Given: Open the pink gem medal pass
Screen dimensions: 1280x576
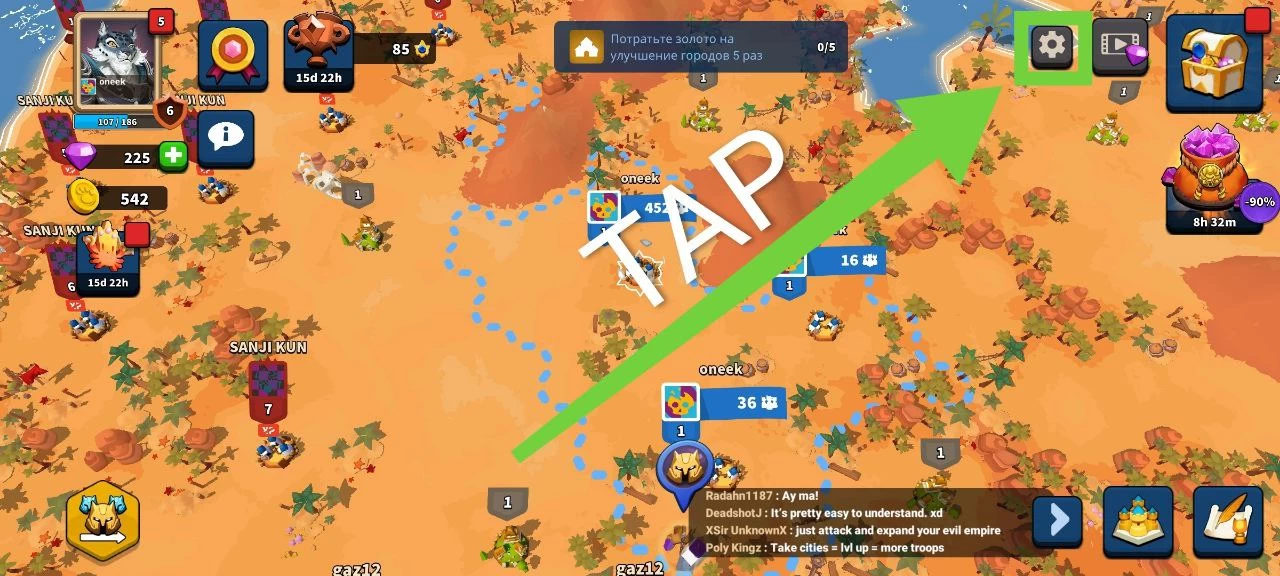Looking at the screenshot, I should pos(232,55).
